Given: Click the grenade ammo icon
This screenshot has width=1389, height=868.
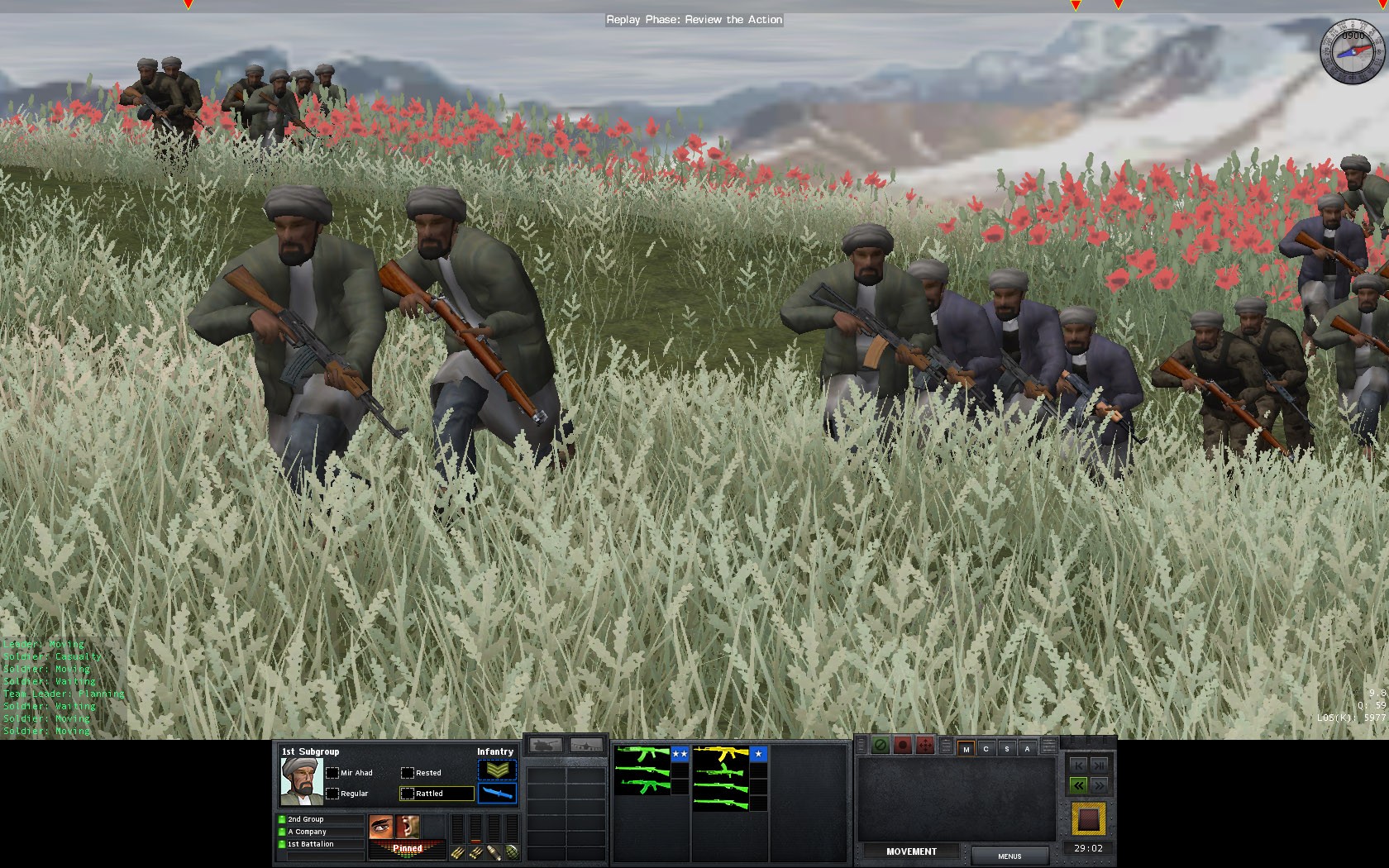Looking at the screenshot, I should coord(512,851).
